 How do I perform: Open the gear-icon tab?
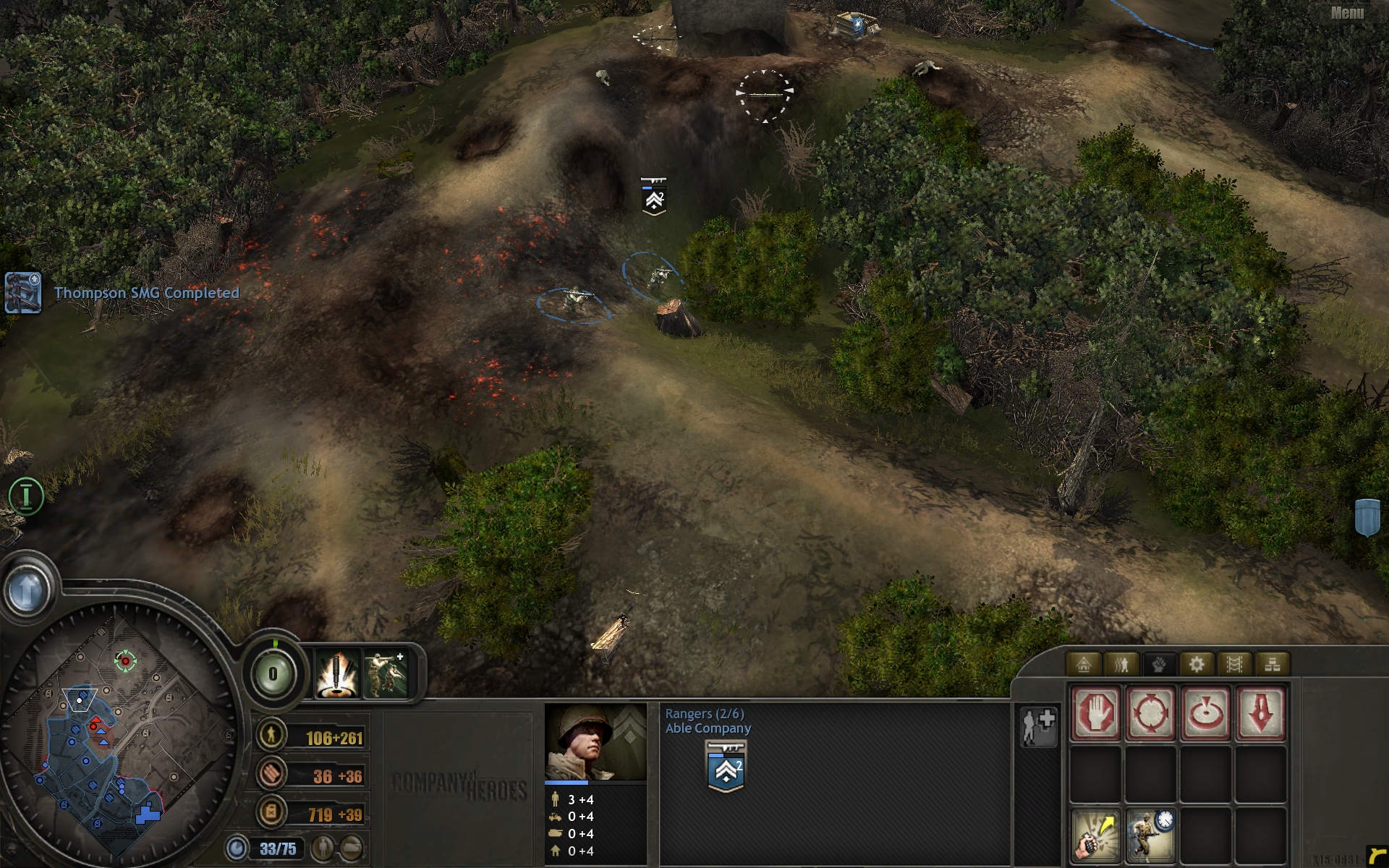click(x=1197, y=664)
